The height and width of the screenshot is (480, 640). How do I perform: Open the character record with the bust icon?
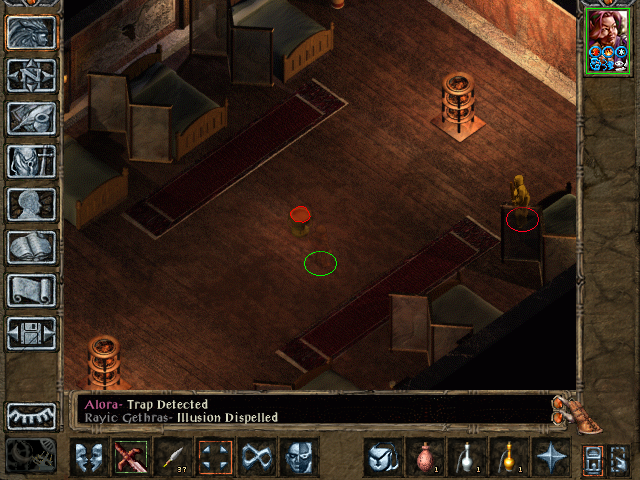click(x=31, y=203)
